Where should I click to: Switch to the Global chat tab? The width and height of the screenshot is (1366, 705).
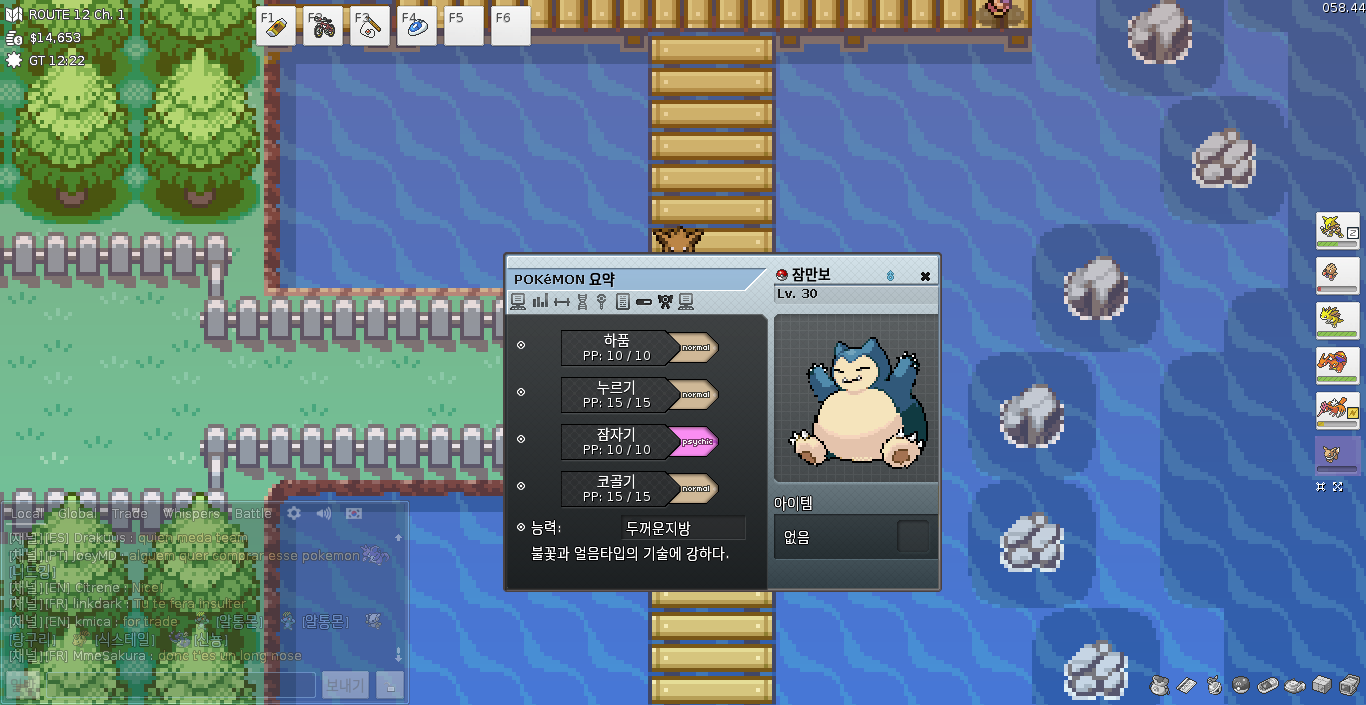pos(77,514)
